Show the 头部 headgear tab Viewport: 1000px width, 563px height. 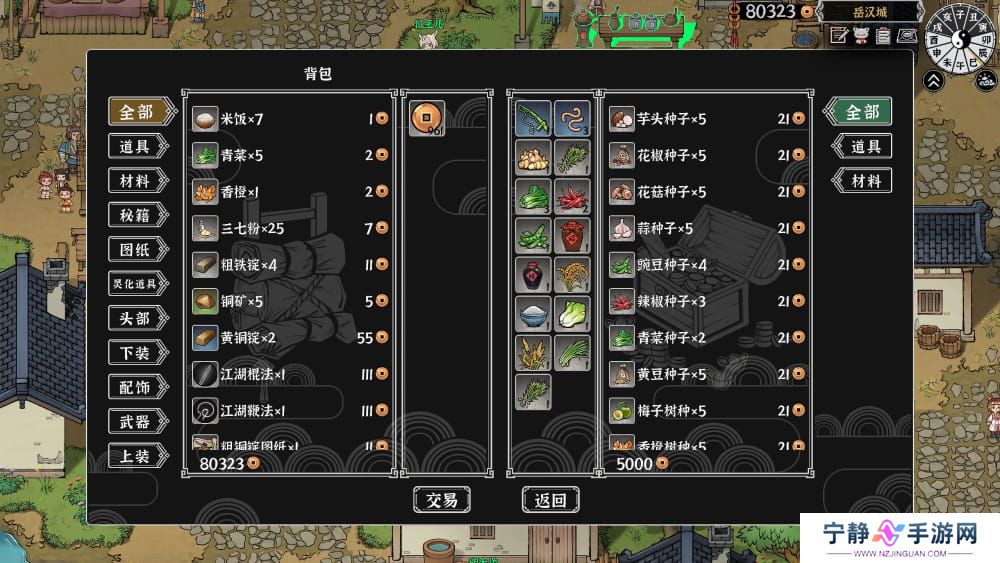135,318
